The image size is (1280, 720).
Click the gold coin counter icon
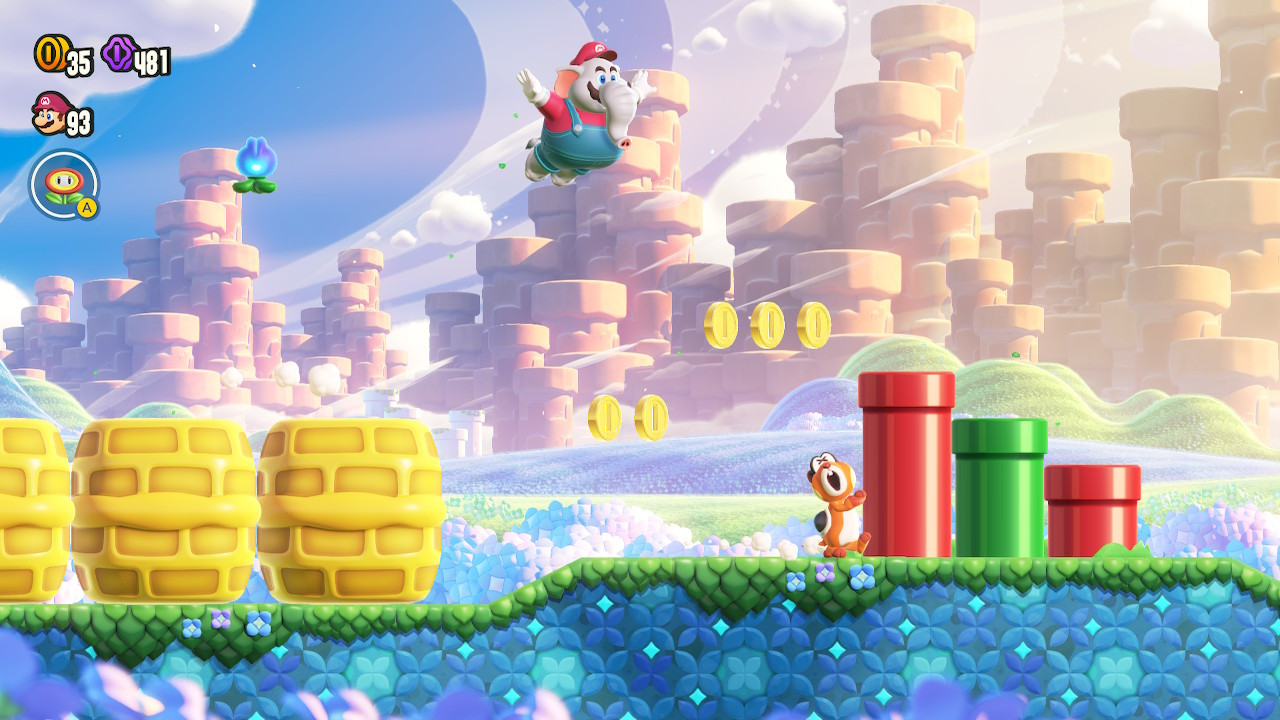pos(50,55)
